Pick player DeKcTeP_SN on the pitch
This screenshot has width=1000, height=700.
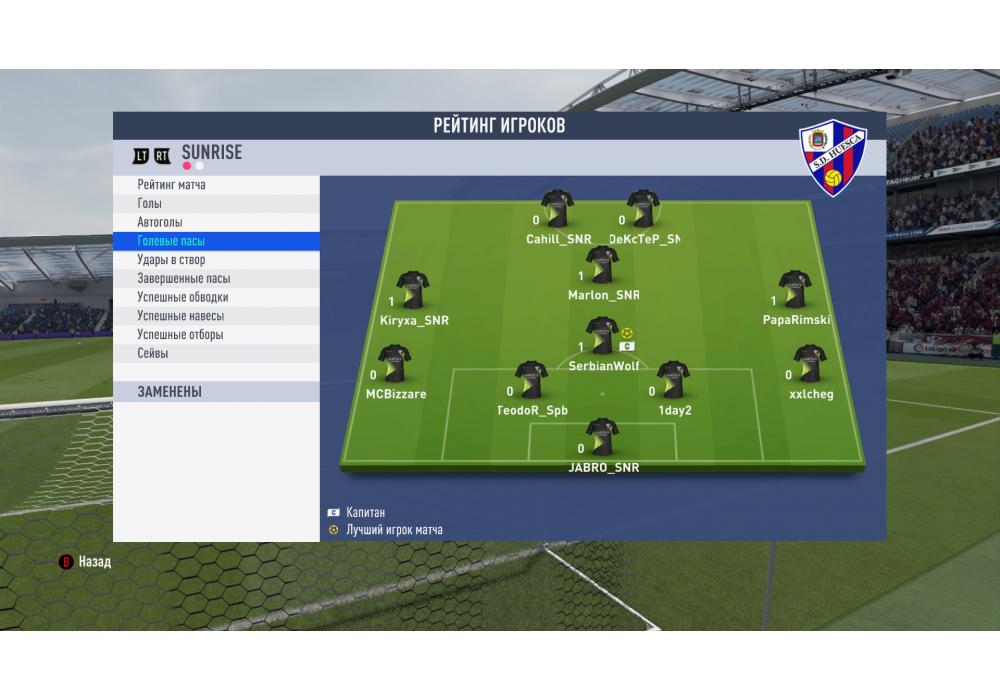(643, 209)
